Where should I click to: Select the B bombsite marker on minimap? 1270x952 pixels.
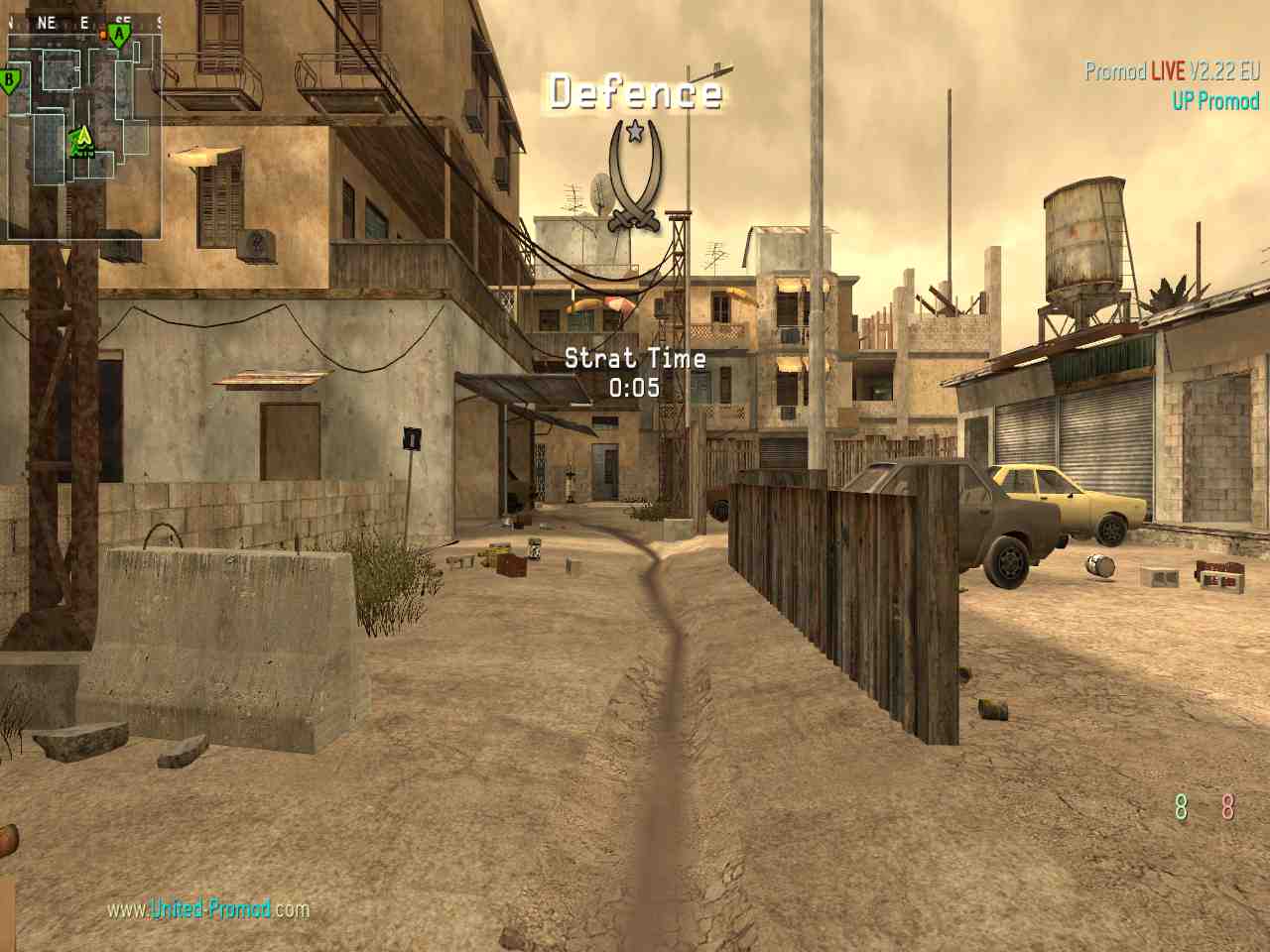11,80
